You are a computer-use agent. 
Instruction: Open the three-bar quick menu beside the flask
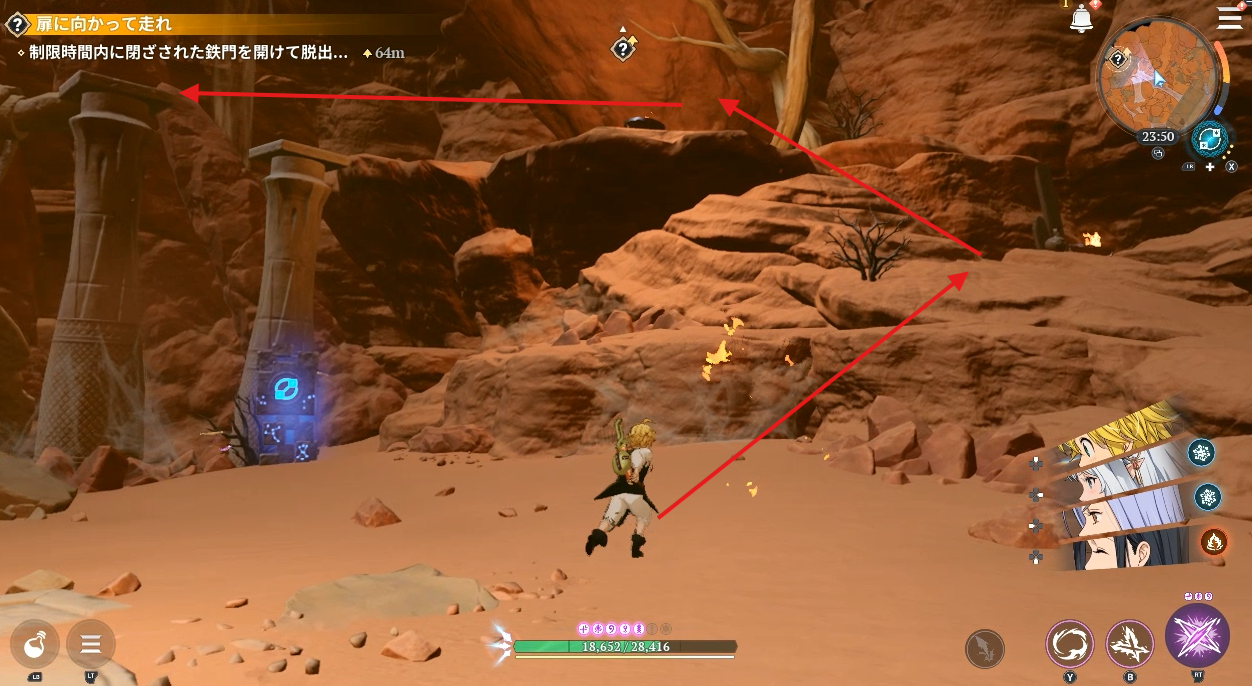(91, 644)
